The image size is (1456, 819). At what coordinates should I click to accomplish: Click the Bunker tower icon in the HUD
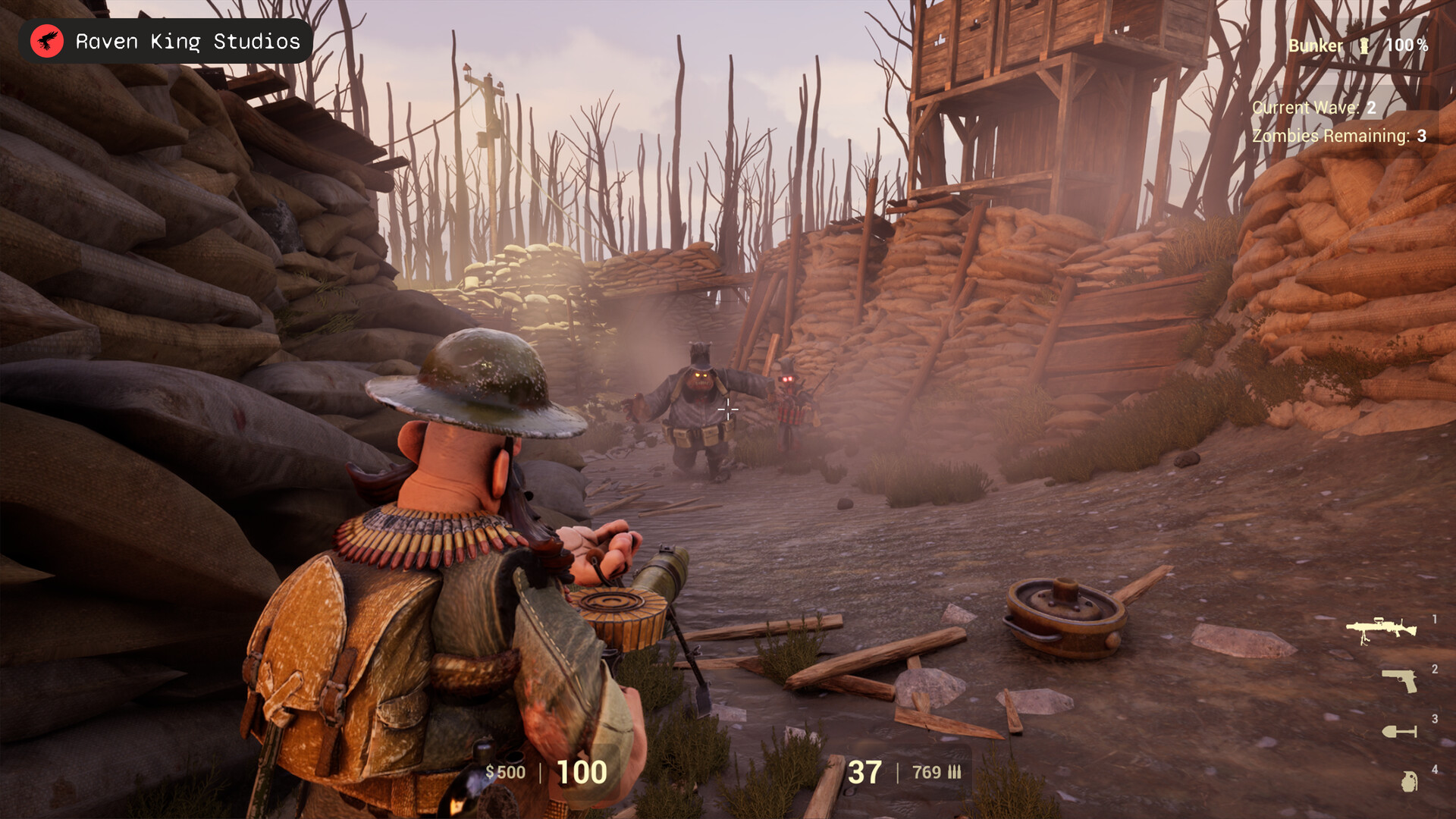pos(1366,45)
